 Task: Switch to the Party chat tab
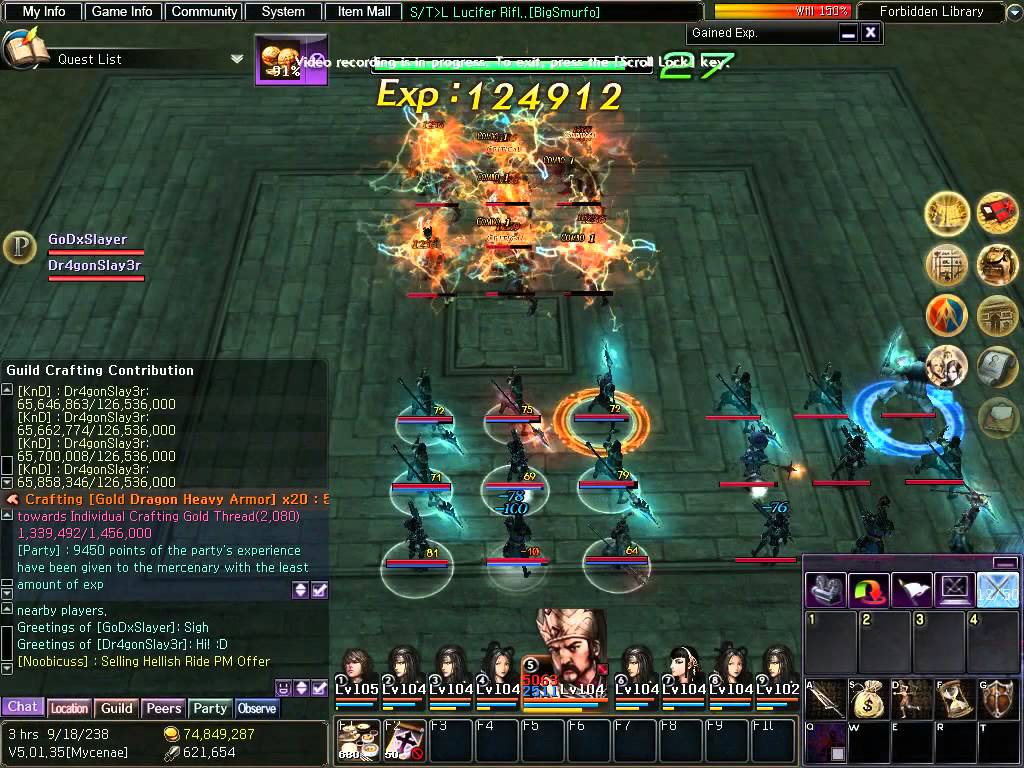(x=210, y=708)
